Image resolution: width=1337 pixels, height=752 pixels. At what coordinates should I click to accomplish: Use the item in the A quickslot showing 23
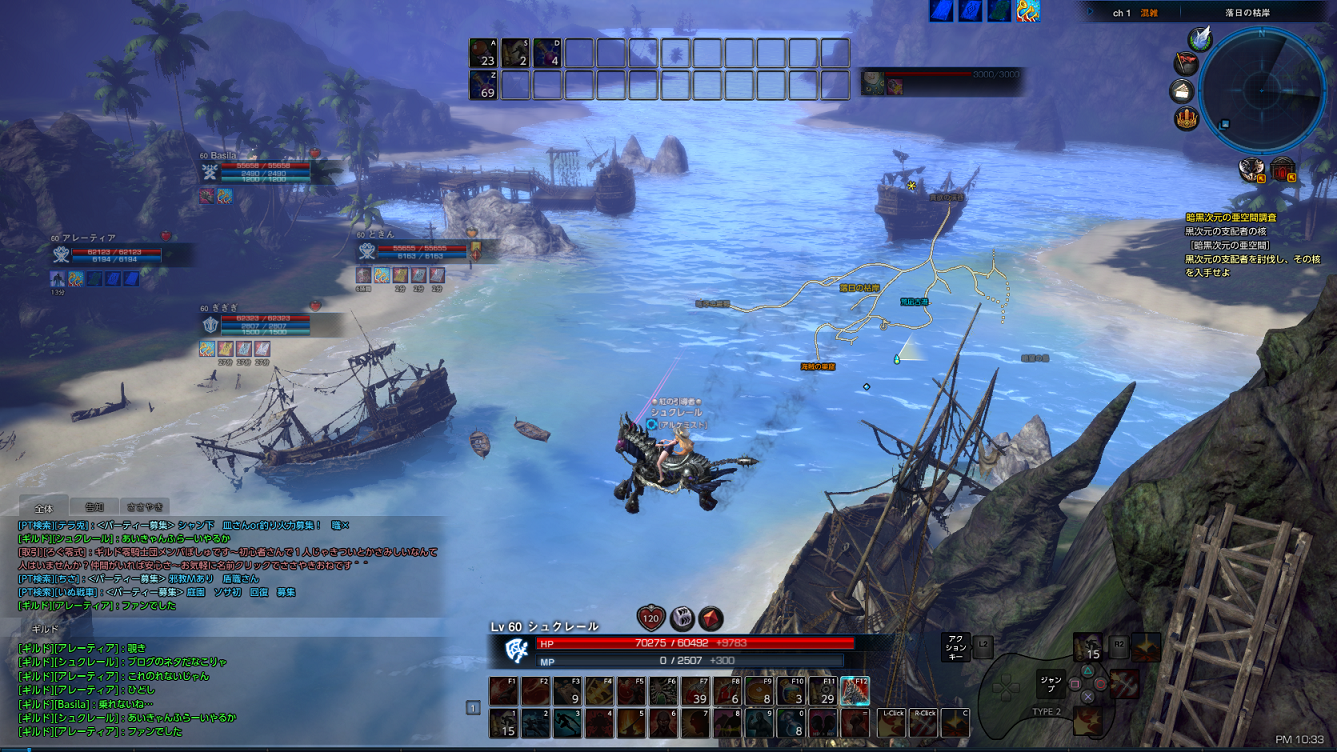coord(484,53)
